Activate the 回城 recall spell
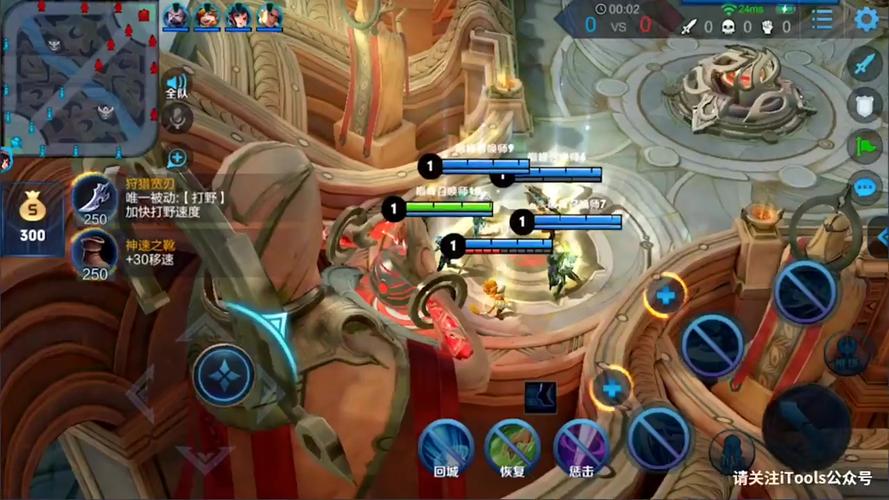 click(446, 447)
